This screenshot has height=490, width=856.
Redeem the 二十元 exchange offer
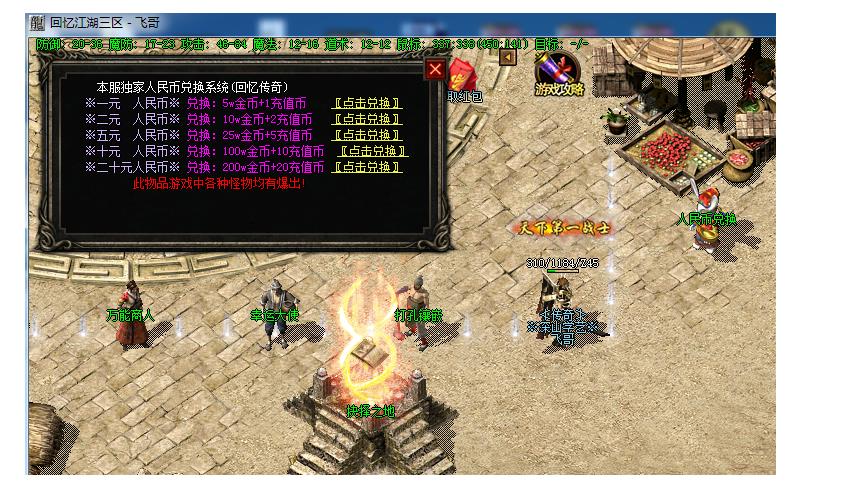(x=373, y=167)
